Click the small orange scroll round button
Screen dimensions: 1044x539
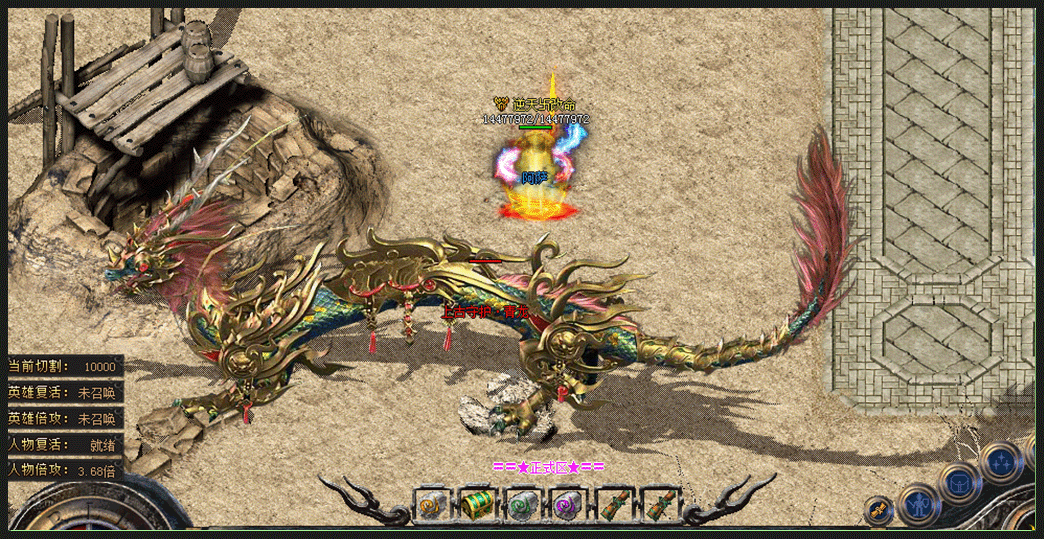(x=877, y=510)
